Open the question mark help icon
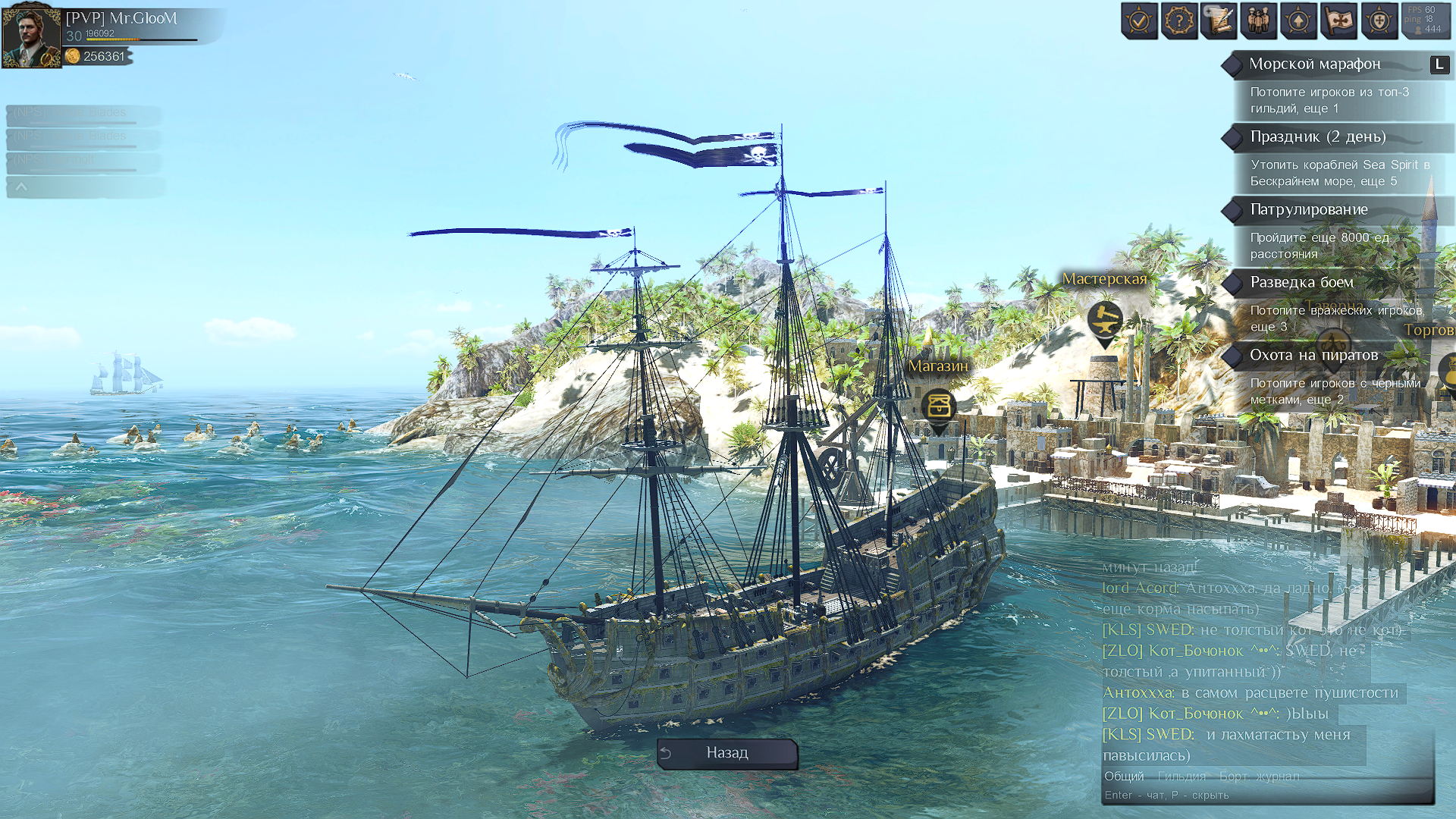 (x=1179, y=21)
